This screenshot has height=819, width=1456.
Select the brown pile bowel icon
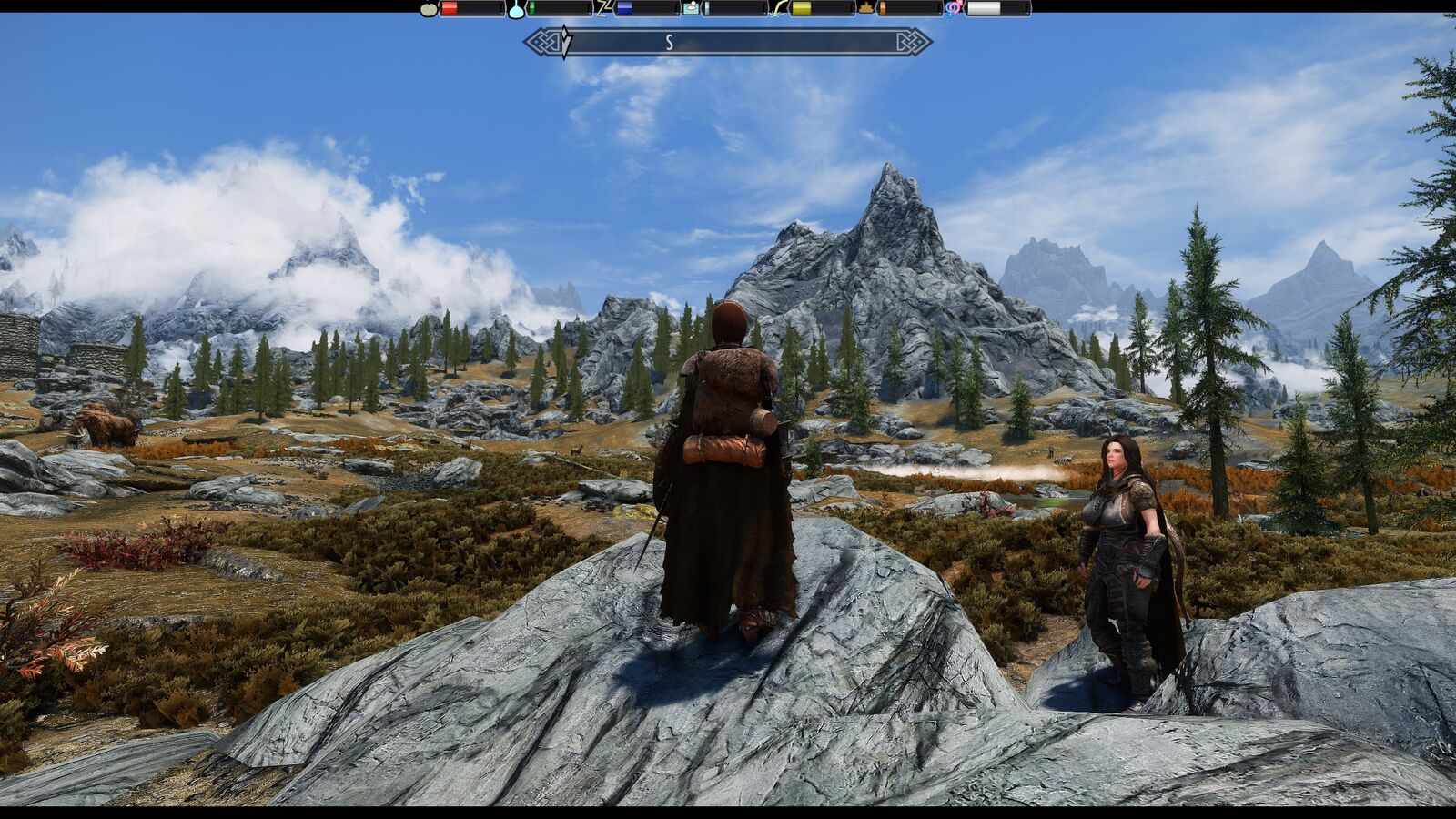866,9
